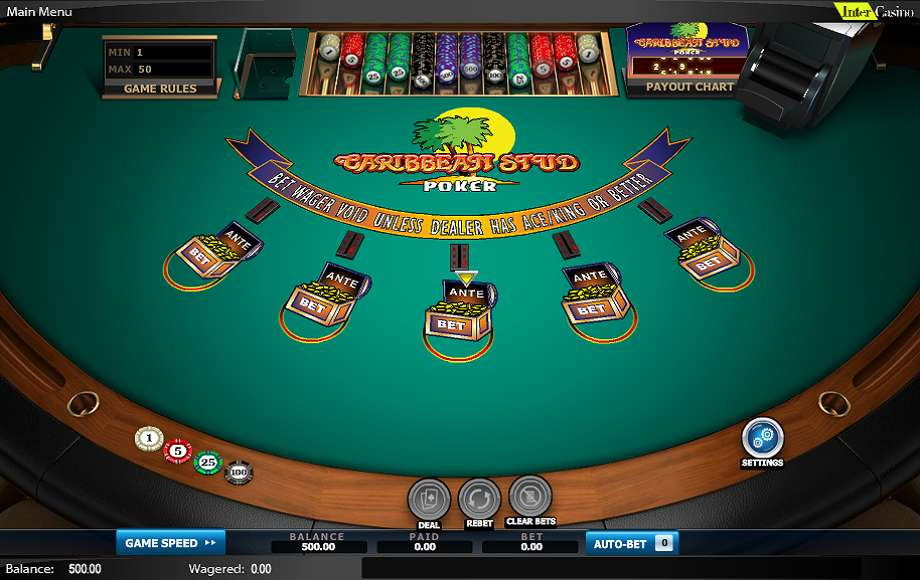Click the Deal button

[429, 499]
